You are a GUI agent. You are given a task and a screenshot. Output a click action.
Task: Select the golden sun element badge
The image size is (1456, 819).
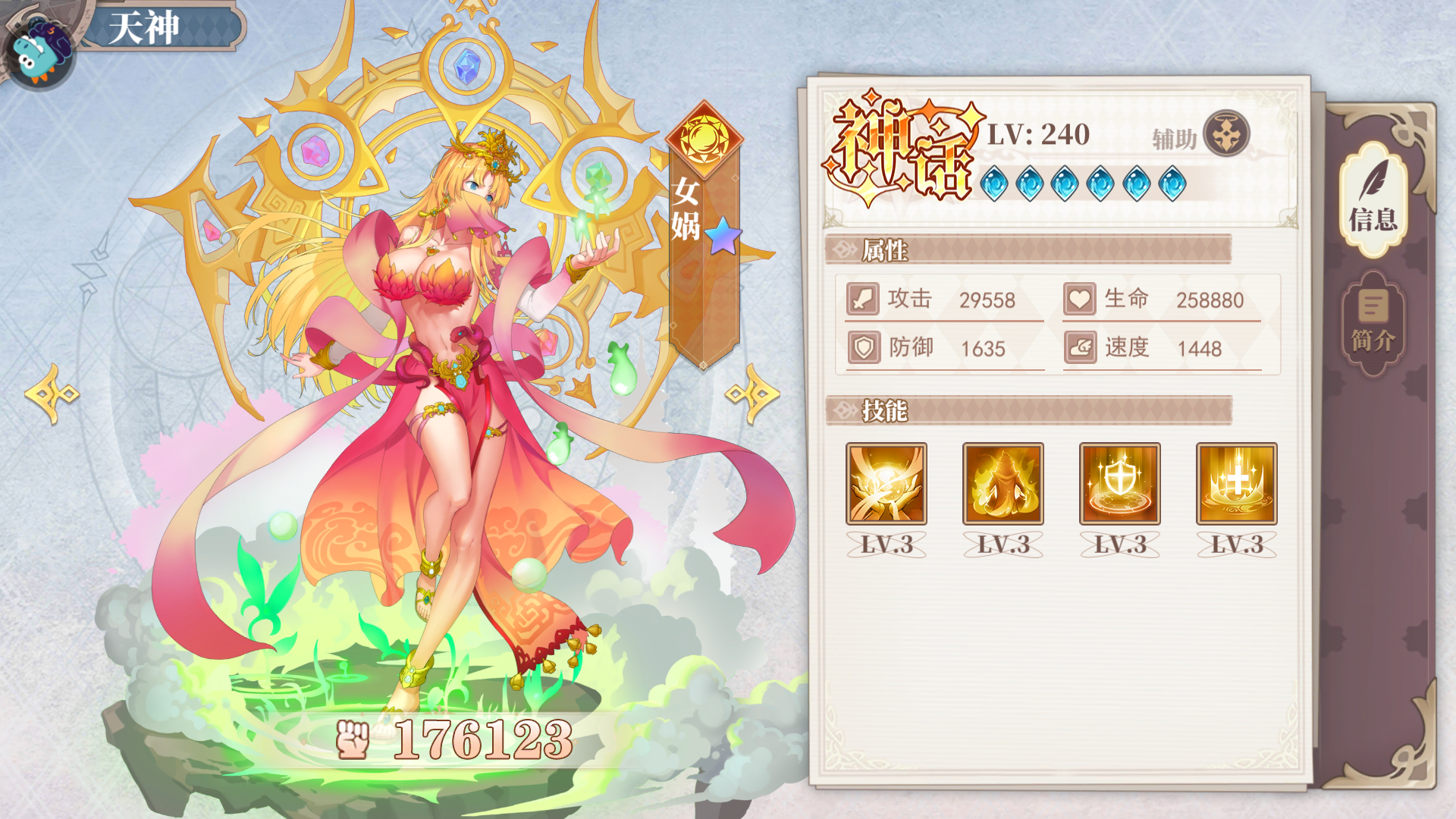click(704, 139)
